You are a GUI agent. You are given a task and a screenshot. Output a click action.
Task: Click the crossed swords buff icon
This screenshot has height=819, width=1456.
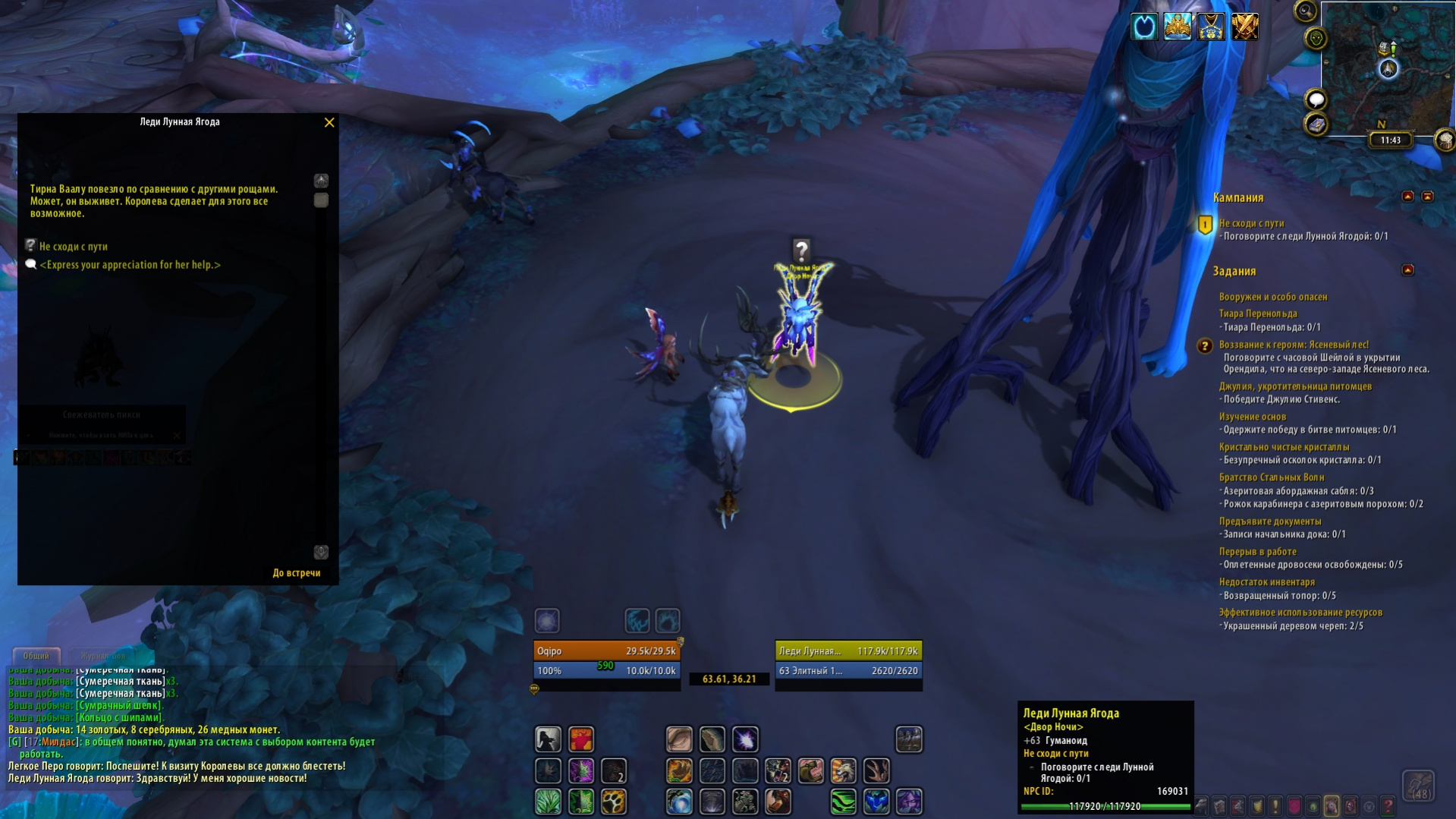click(x=1244, y=27)
